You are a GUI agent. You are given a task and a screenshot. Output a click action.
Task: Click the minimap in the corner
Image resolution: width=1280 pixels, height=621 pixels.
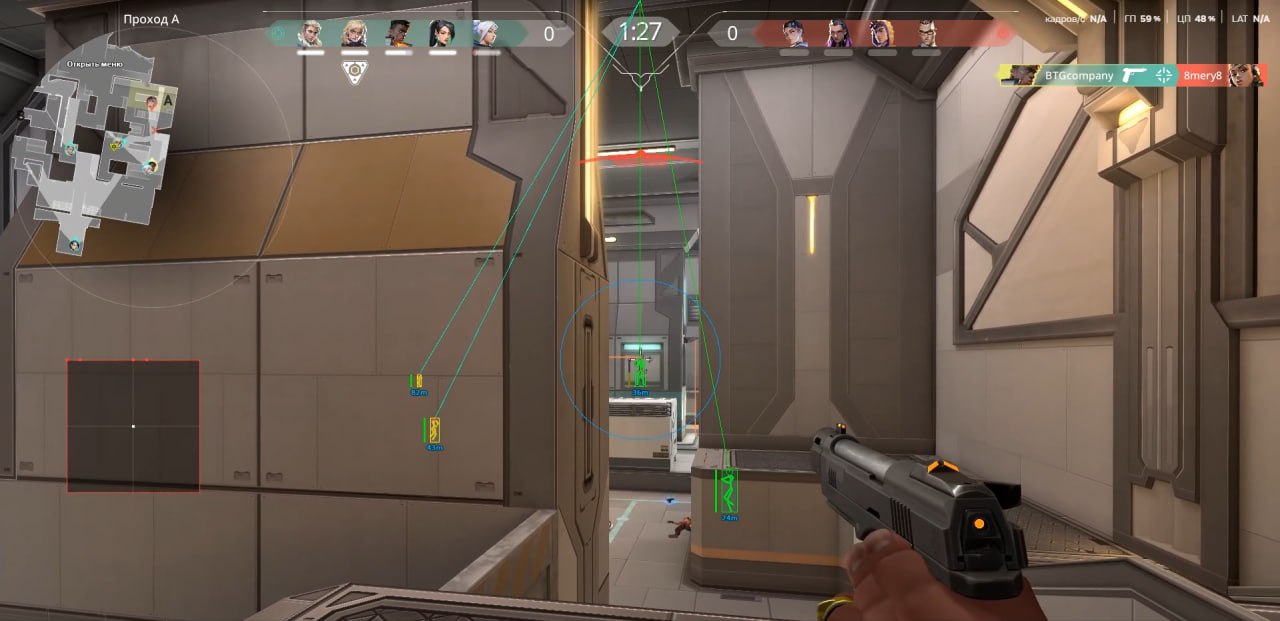click(88, 150)
